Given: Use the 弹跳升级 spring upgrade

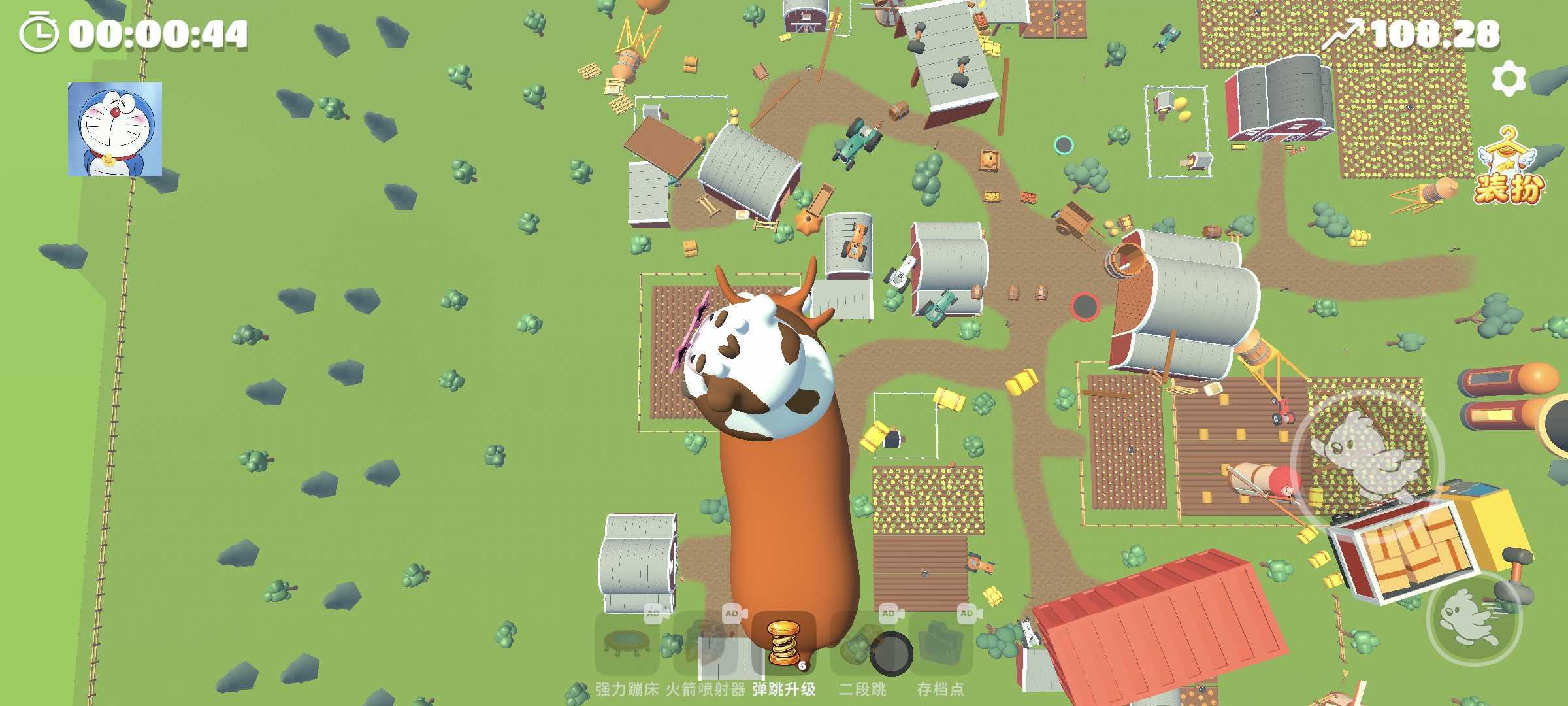Looking at the screenshot, I should 783,644.
